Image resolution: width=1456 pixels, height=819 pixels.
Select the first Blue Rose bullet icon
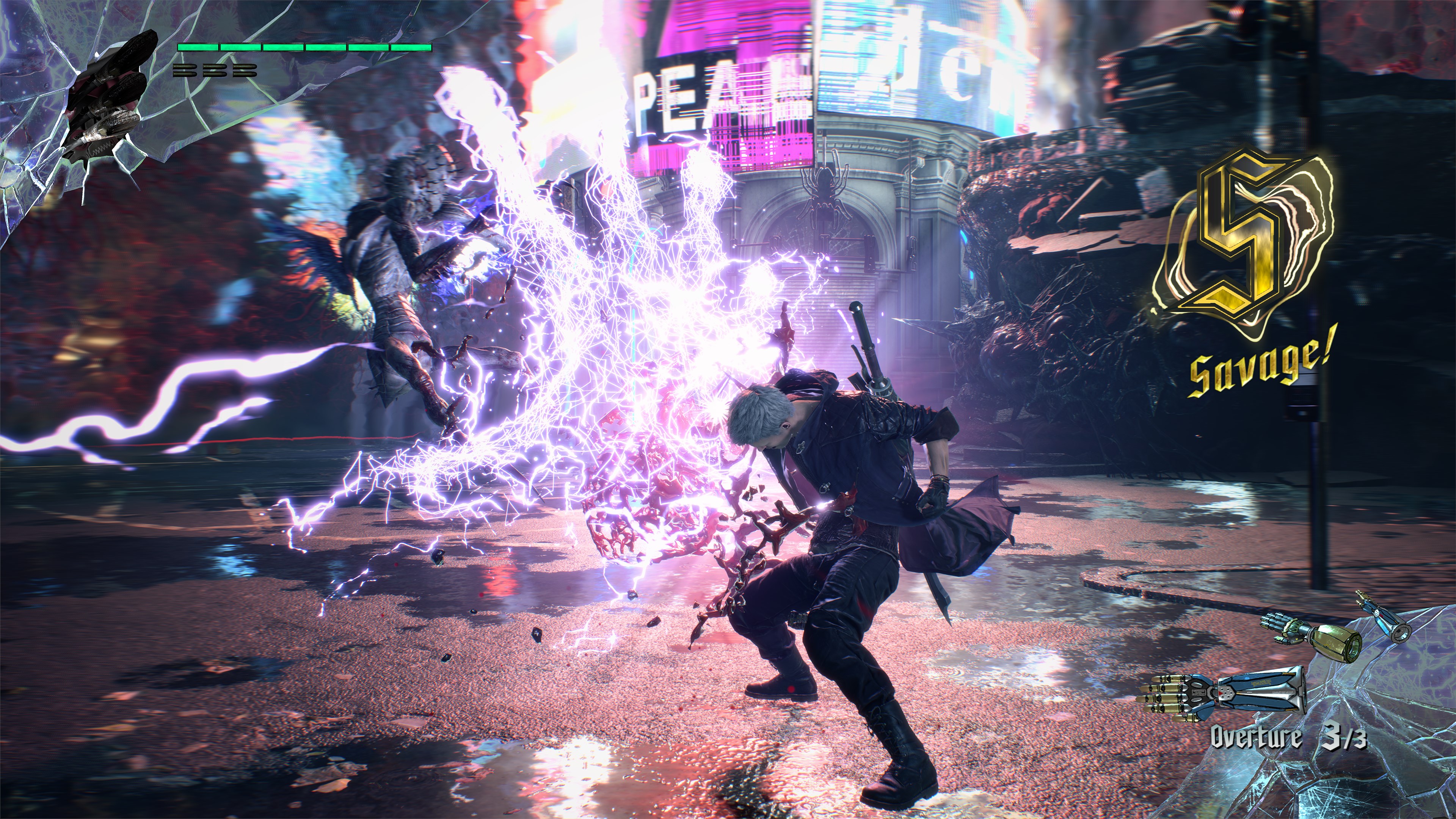[x=185, y=71]
